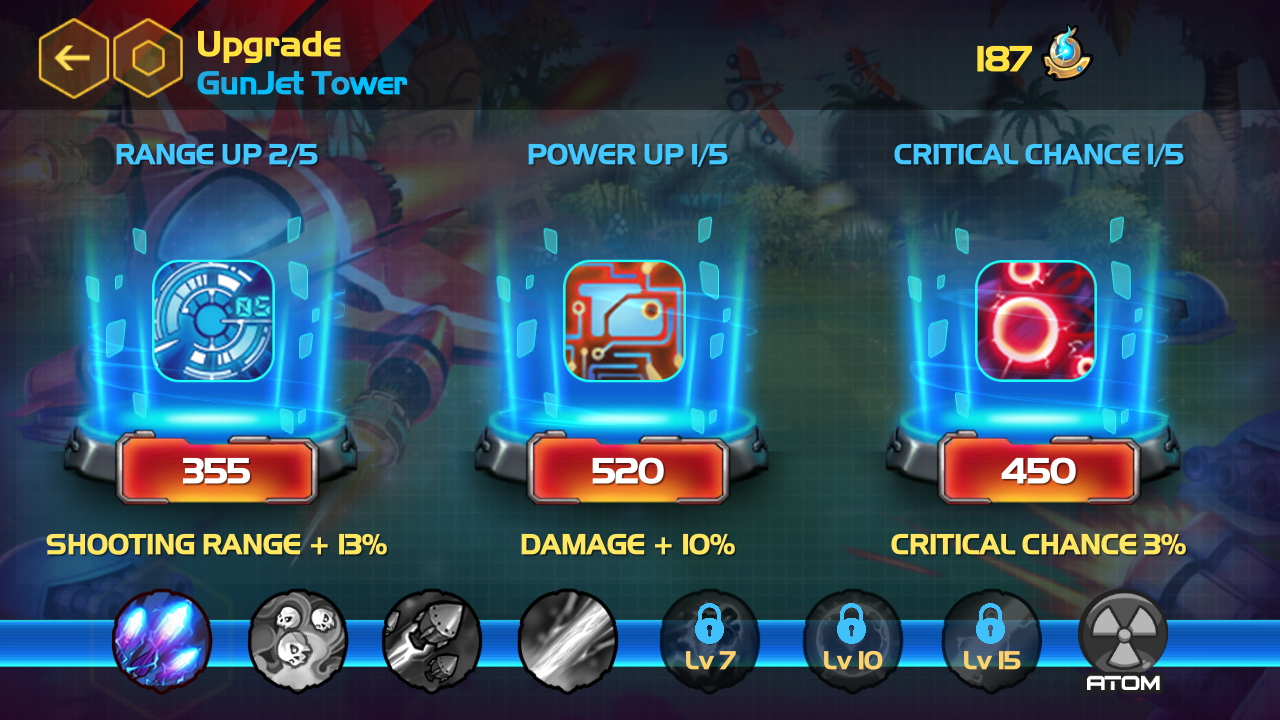
Task: Click the Upgrade header label
Action: [x=268, y=44]
